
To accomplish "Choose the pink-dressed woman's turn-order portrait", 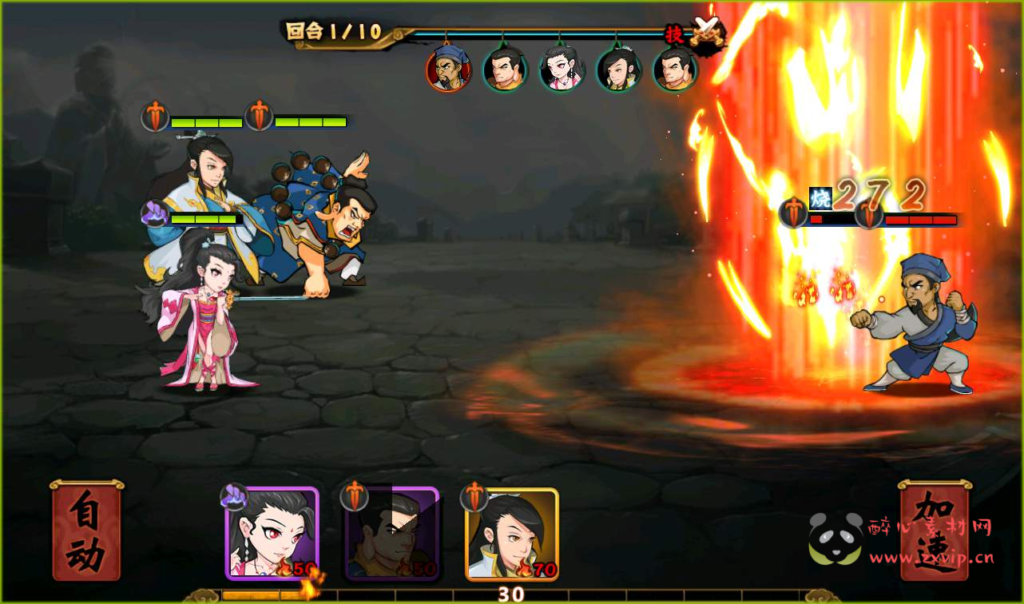I will tap(561, 69).
